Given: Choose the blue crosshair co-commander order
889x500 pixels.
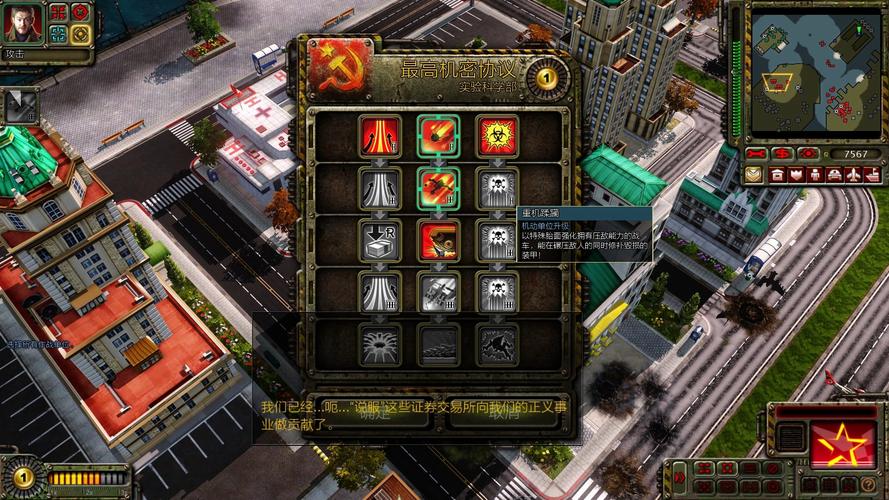Looking at the screenshot, I should click(x=59, y=35).
